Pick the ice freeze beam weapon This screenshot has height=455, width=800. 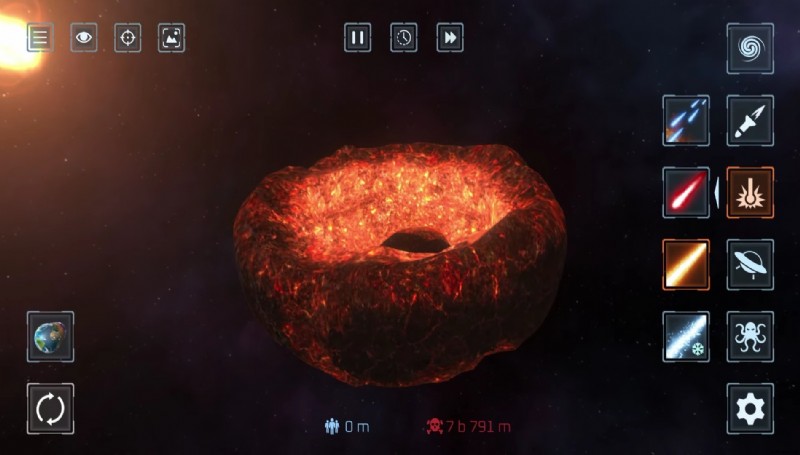[686, 336]
